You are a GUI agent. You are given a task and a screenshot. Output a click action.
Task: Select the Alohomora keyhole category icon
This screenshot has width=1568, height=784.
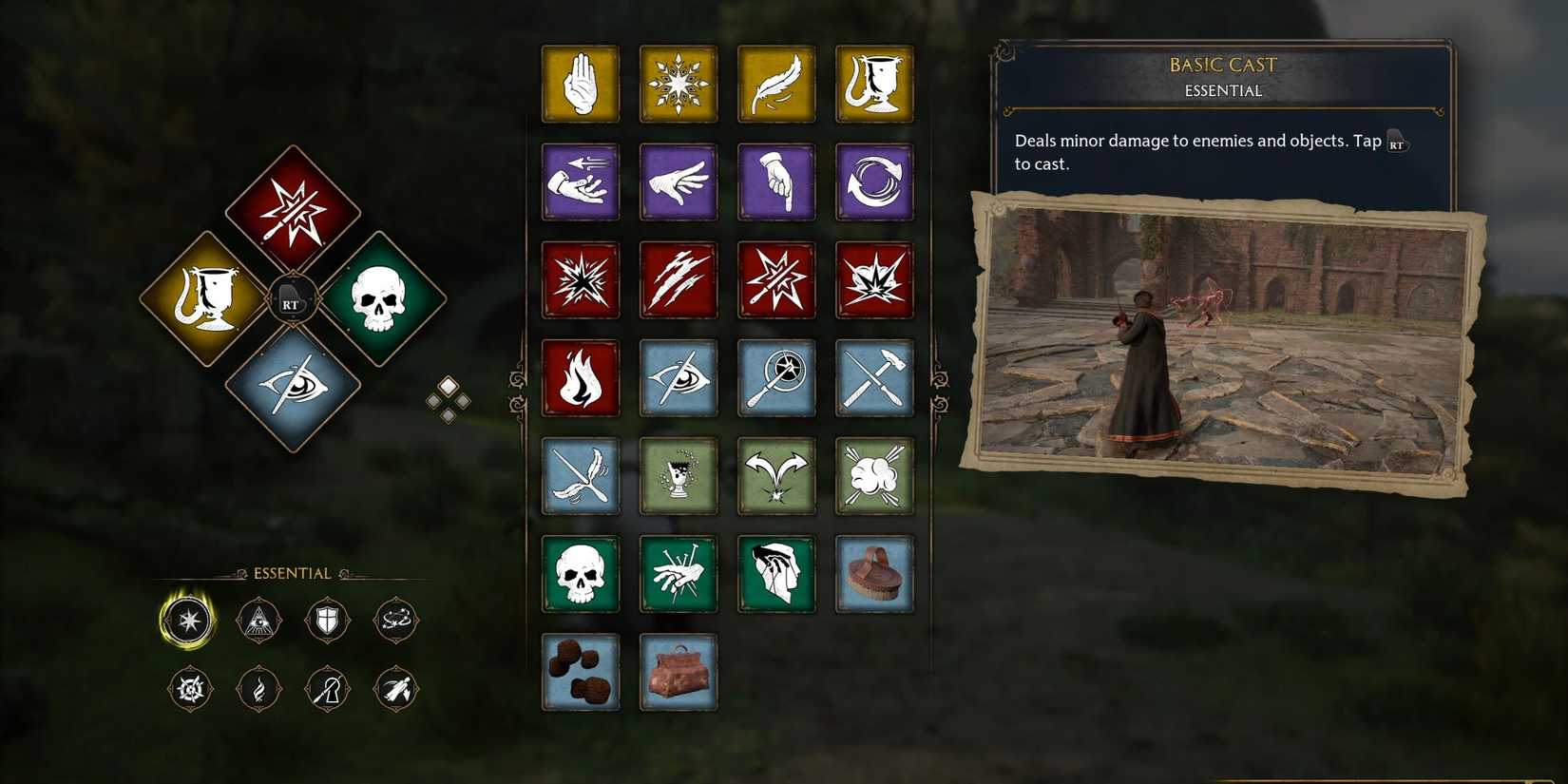[327, 689]
